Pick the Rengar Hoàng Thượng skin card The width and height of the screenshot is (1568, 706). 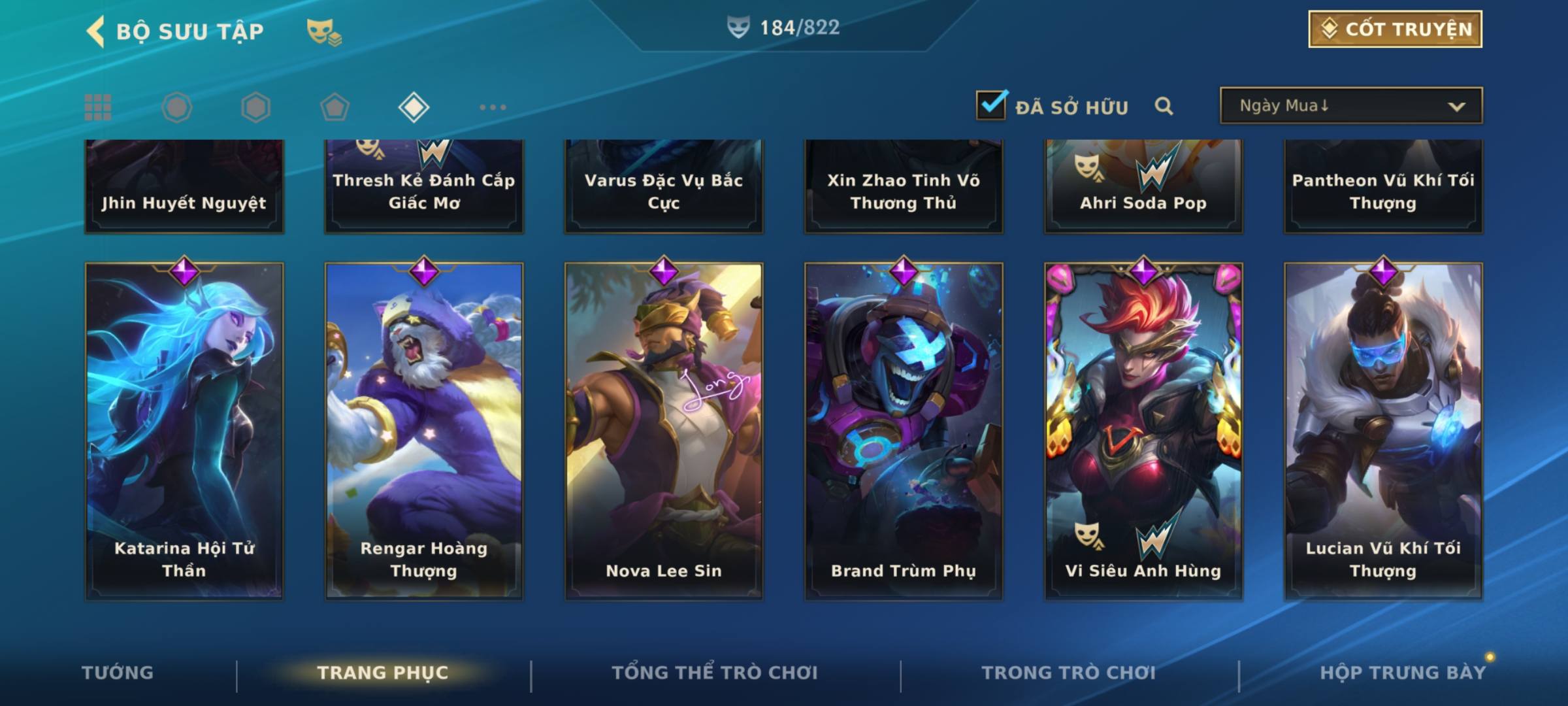[424, 431]
